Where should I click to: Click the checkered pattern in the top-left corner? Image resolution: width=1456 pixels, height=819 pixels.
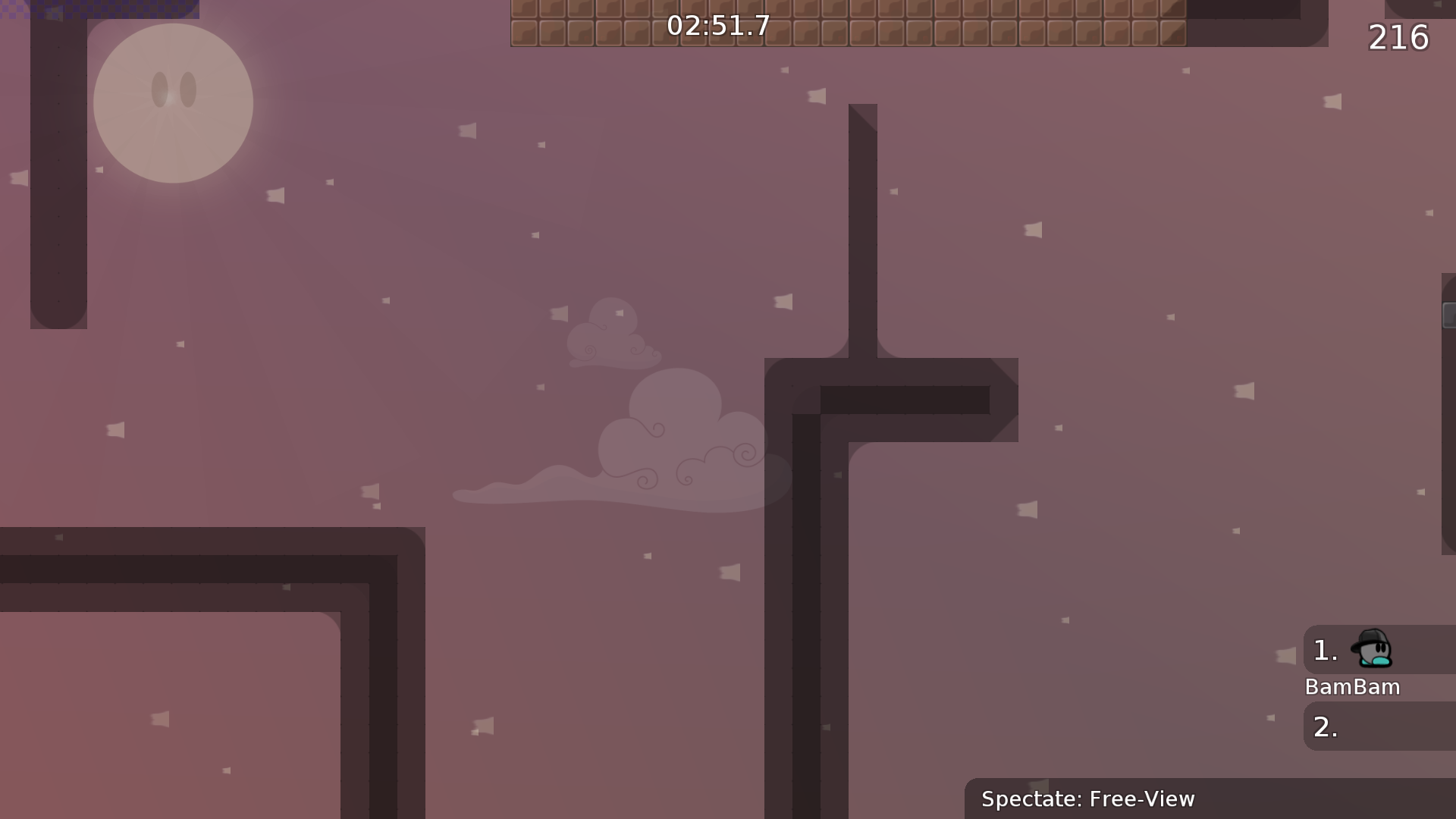[x=99, y=9]
